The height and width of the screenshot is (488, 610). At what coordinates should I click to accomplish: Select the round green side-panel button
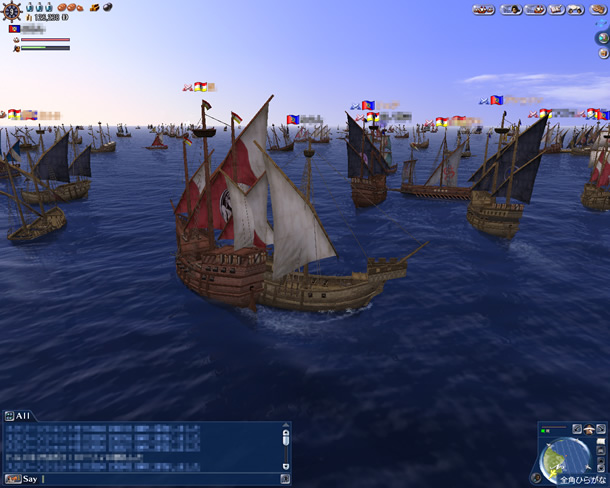(x=602, y=38)
